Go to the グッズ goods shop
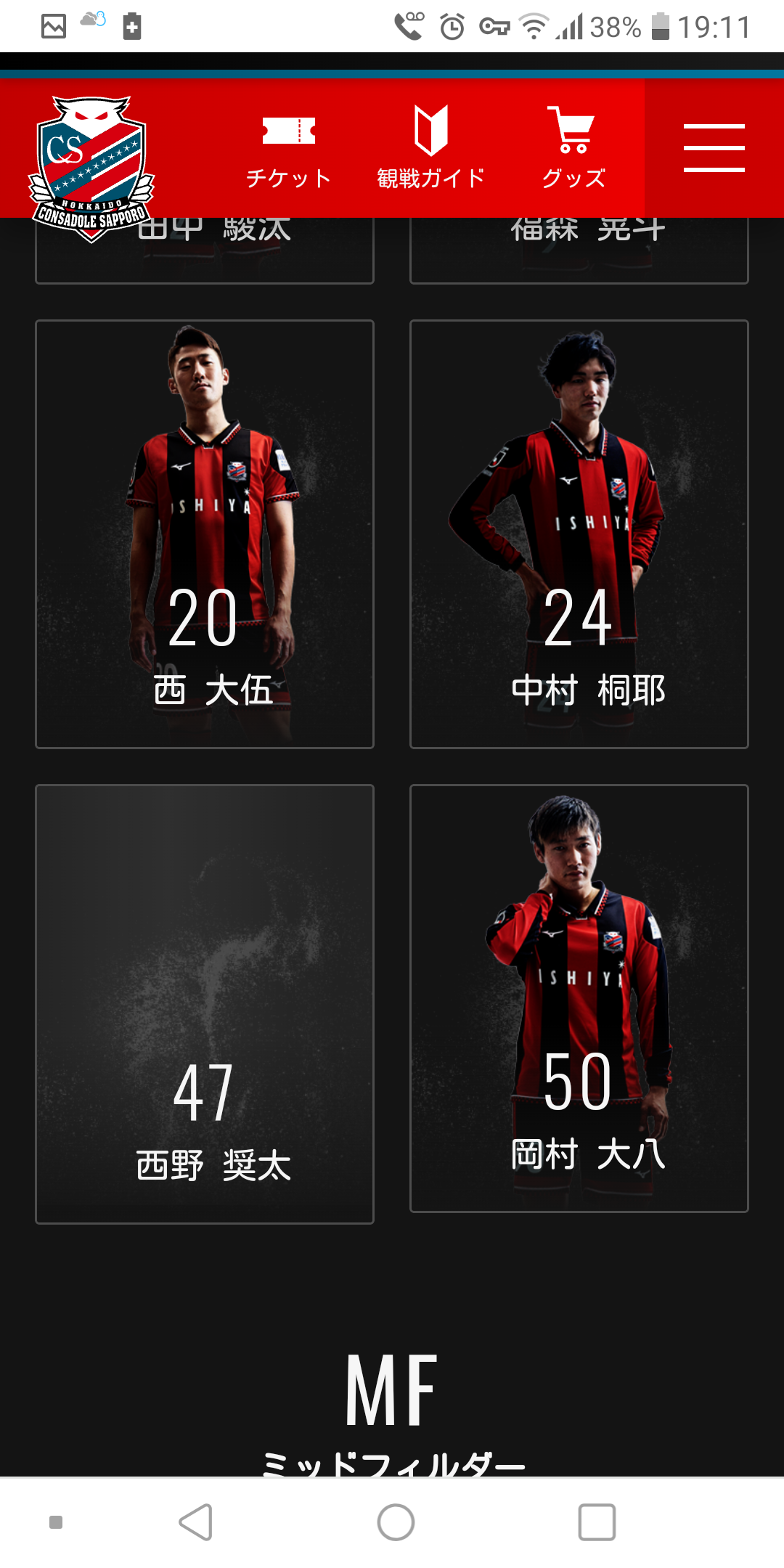 573,148
